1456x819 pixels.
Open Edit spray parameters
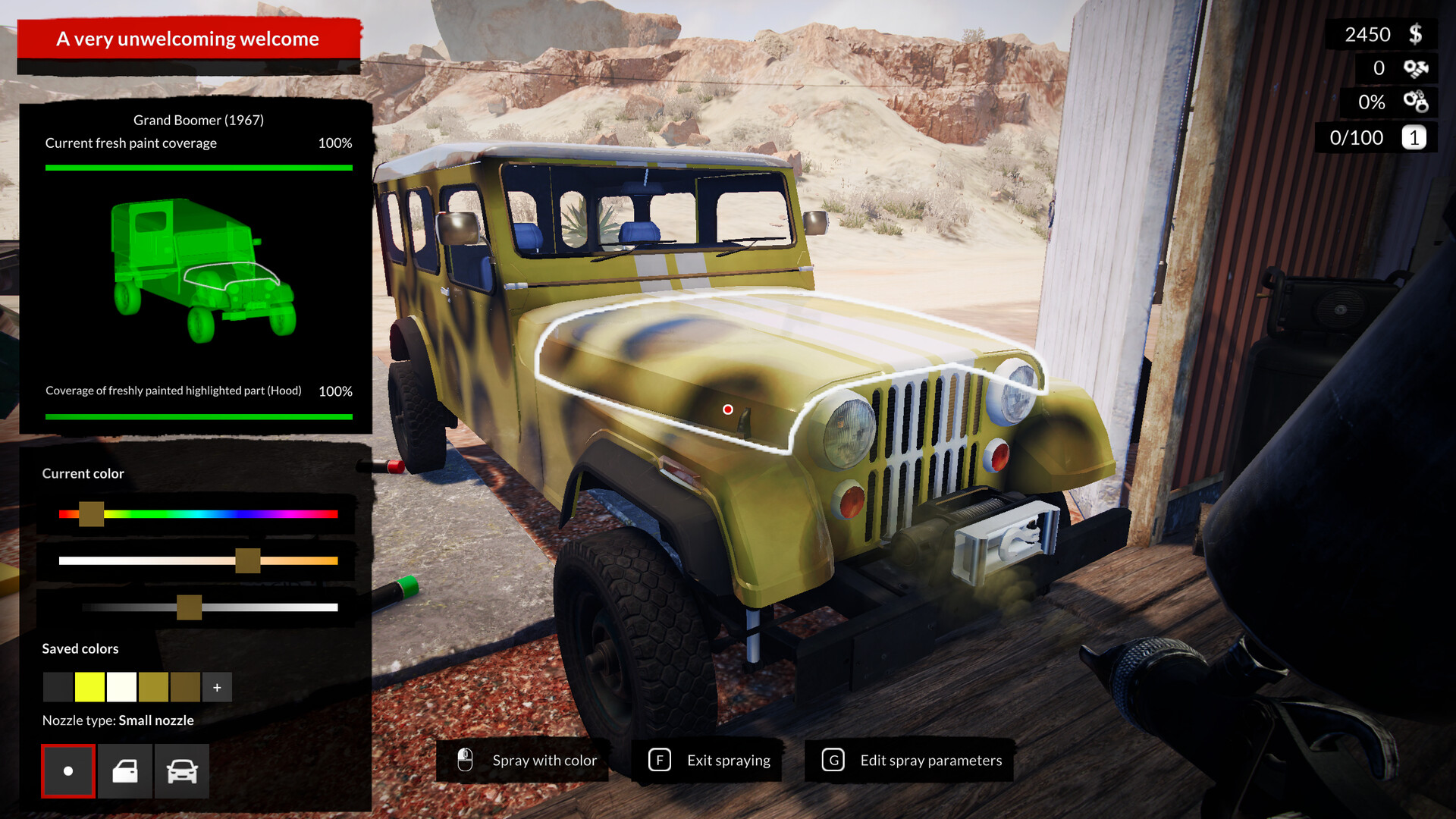930,760
